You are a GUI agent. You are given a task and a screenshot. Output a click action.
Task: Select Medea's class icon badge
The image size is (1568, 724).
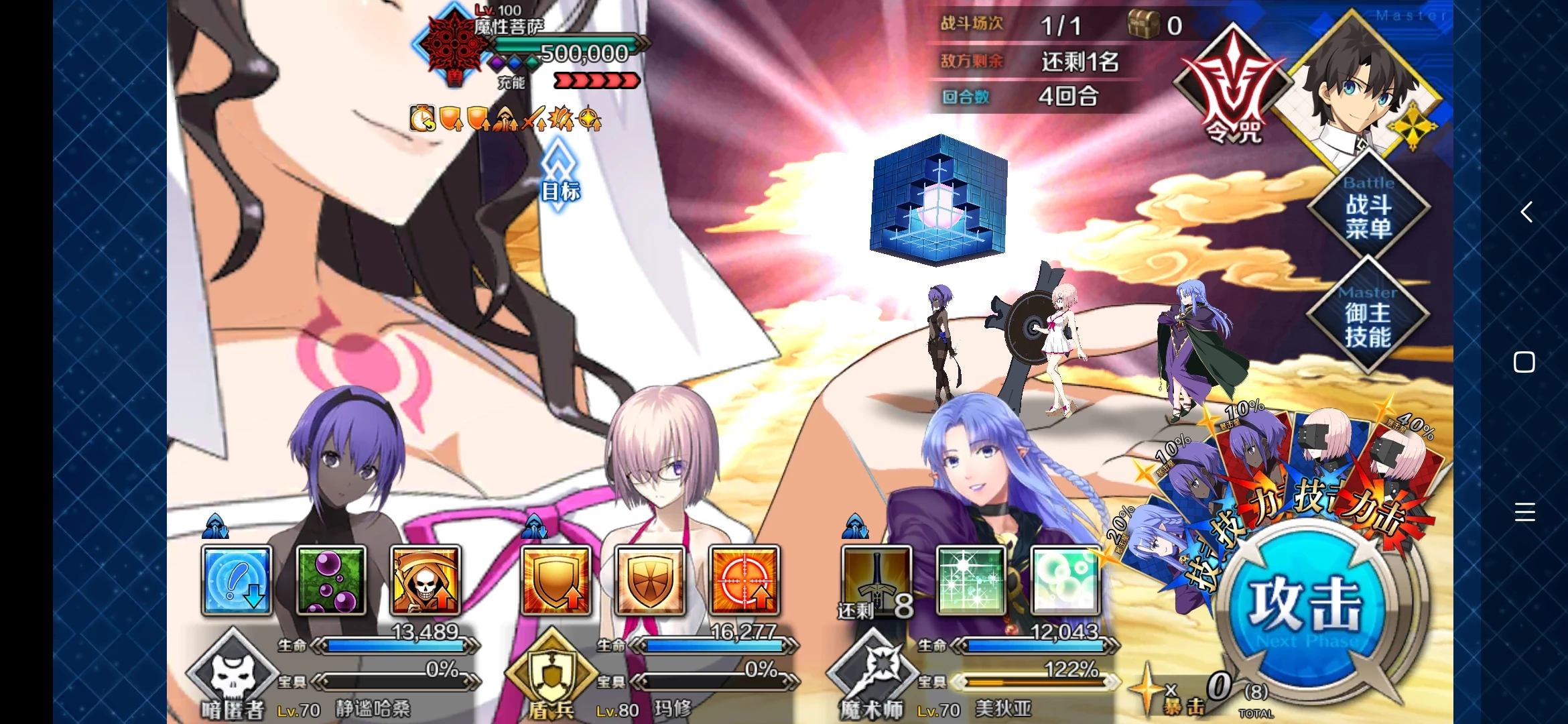873,670
